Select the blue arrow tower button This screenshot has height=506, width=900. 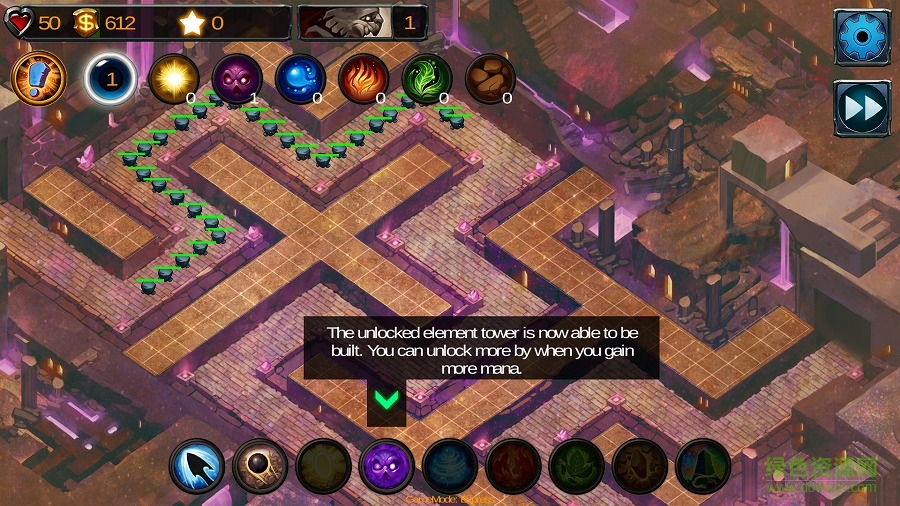click(x=197, y=466)
